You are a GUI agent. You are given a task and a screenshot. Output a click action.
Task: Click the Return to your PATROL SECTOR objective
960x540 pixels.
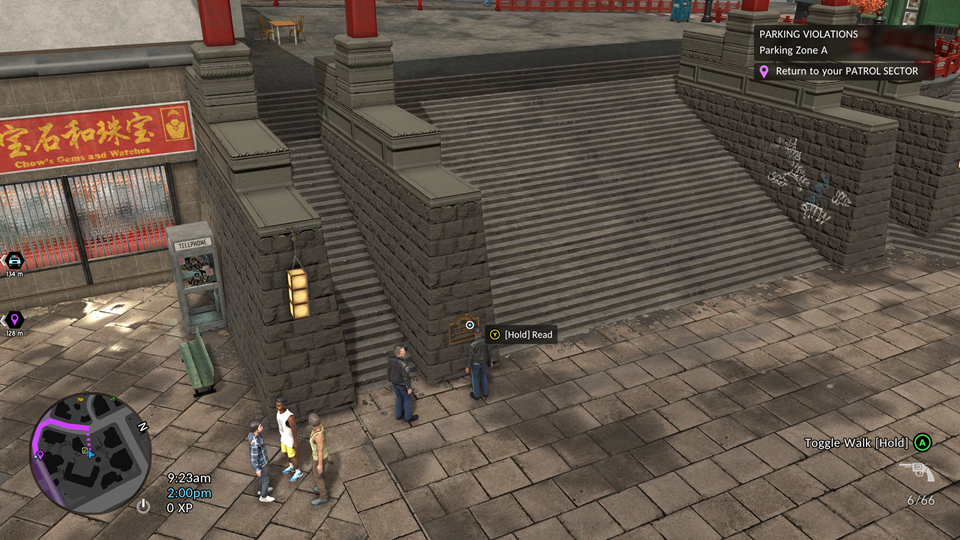(846, 72)
